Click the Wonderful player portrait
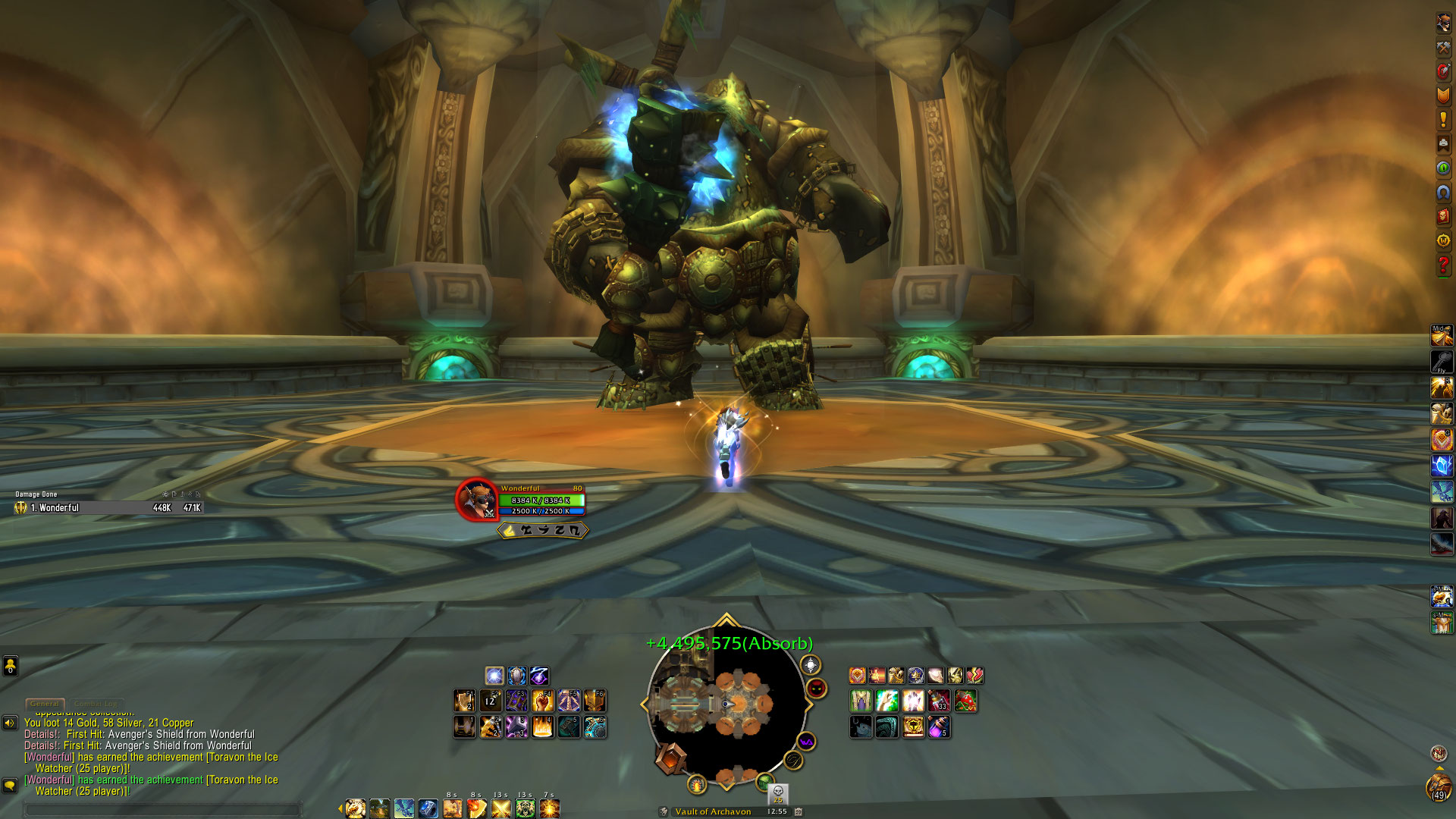Image resolution: width=1456 pixels, height=819 pixels. (x=476, y=500)
